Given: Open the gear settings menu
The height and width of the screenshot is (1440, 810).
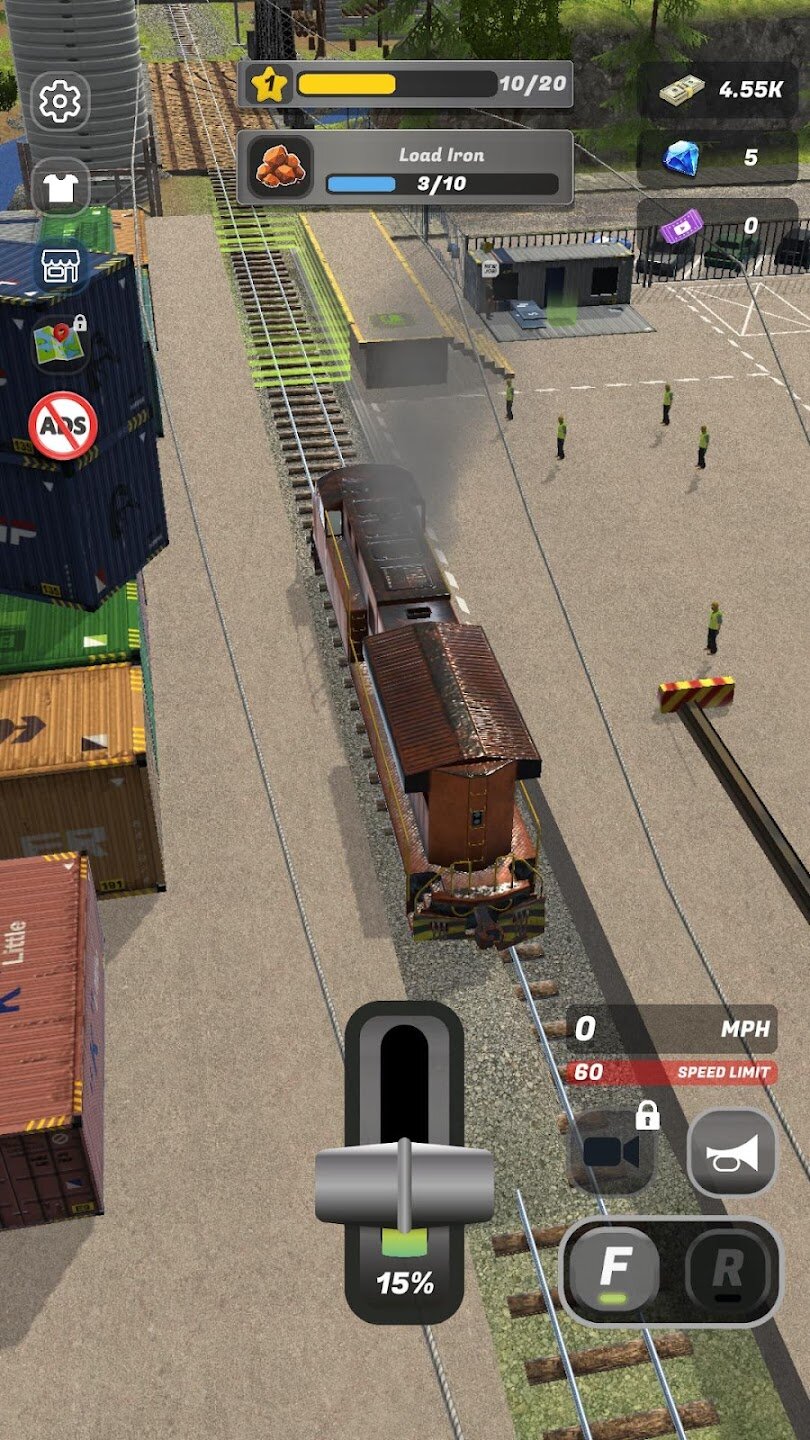Looking at the screenshot, I should [60, 101].
